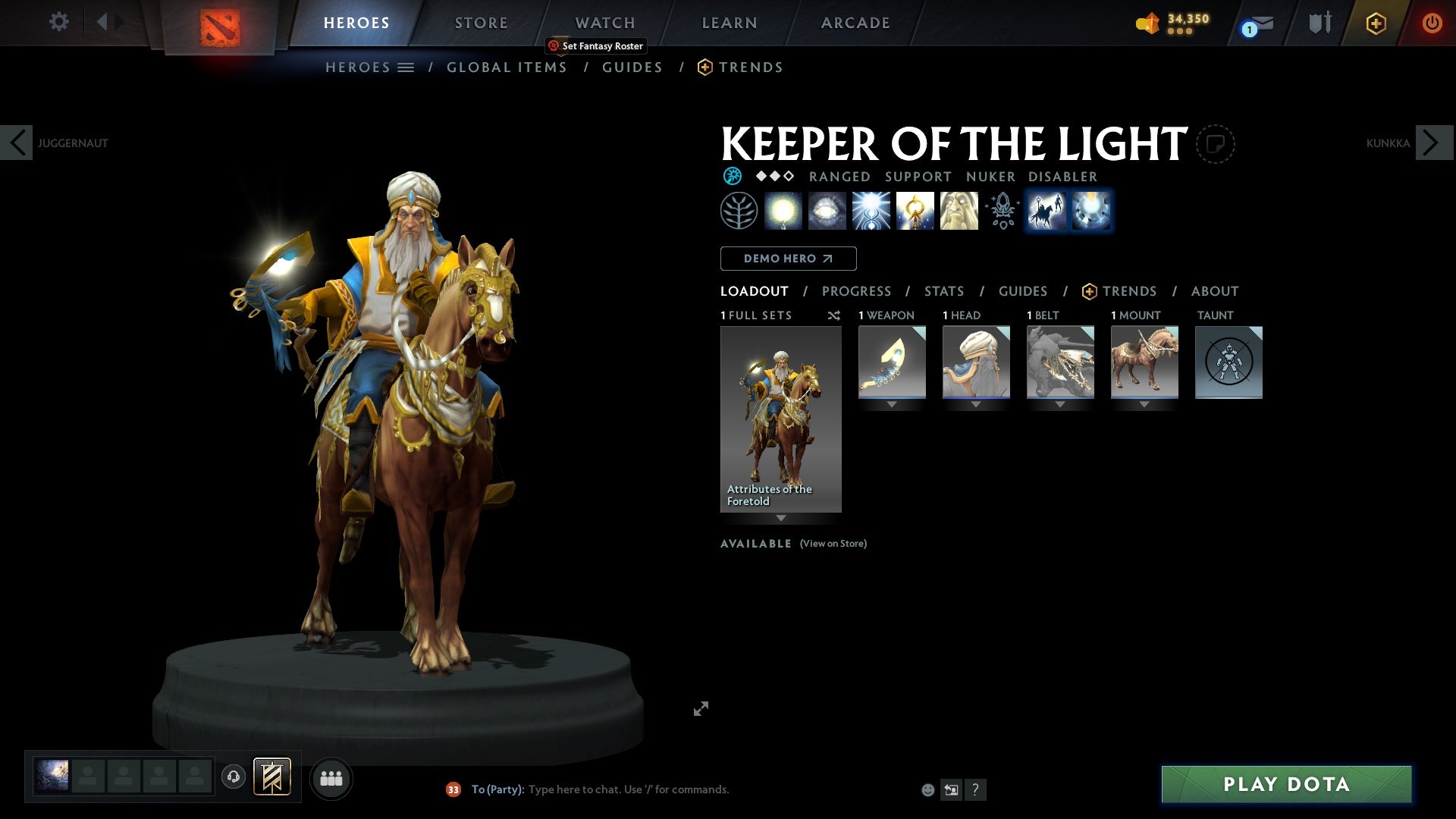The width and height of the screenshot is (1456, 819).
Task: Click the View on Store link
Action: click(833, 544)
